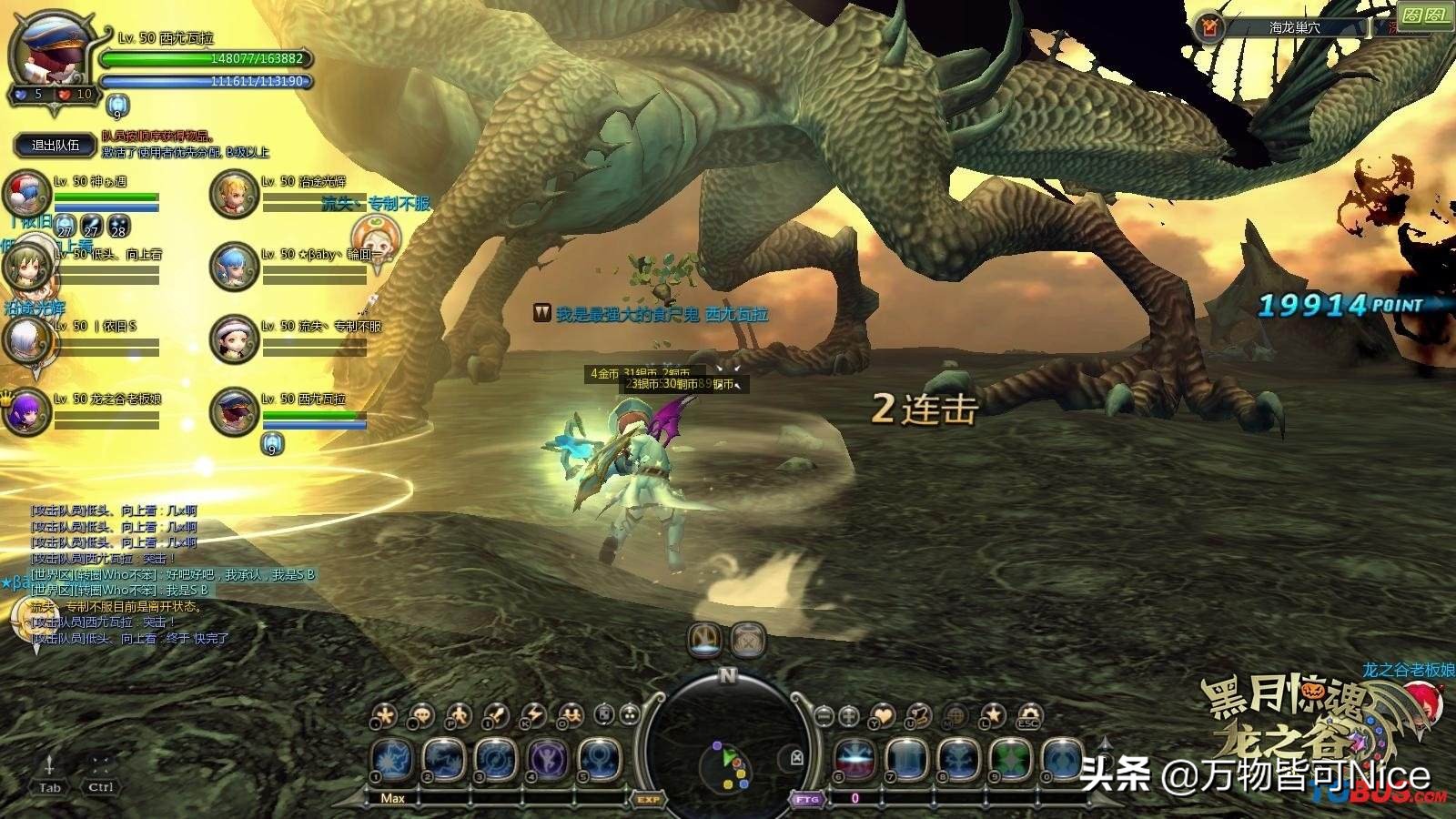Open the speech bubble chat menu icon

[421, 716]
